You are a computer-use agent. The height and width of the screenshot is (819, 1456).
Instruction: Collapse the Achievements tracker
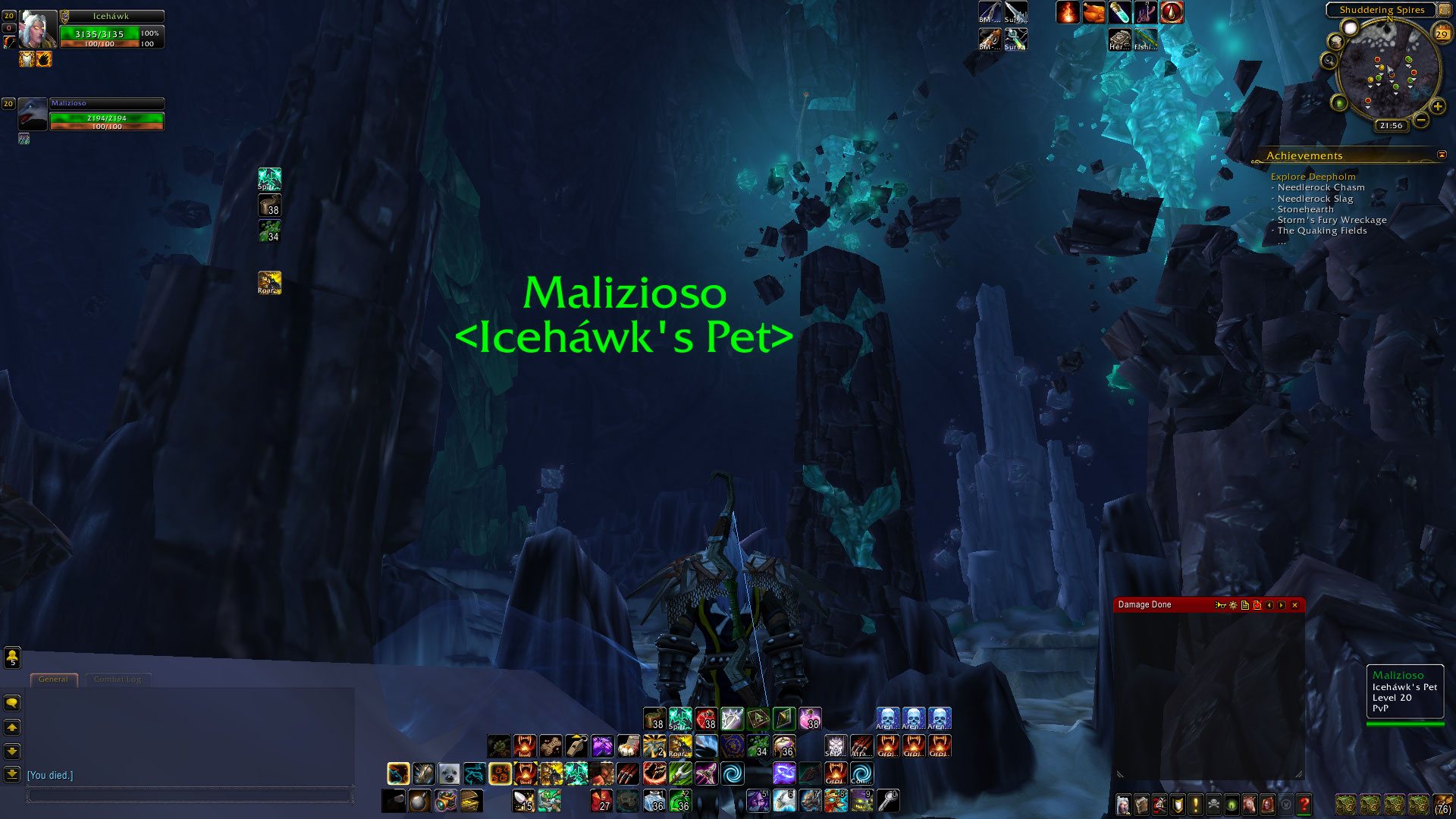(x=1442, y=155)
